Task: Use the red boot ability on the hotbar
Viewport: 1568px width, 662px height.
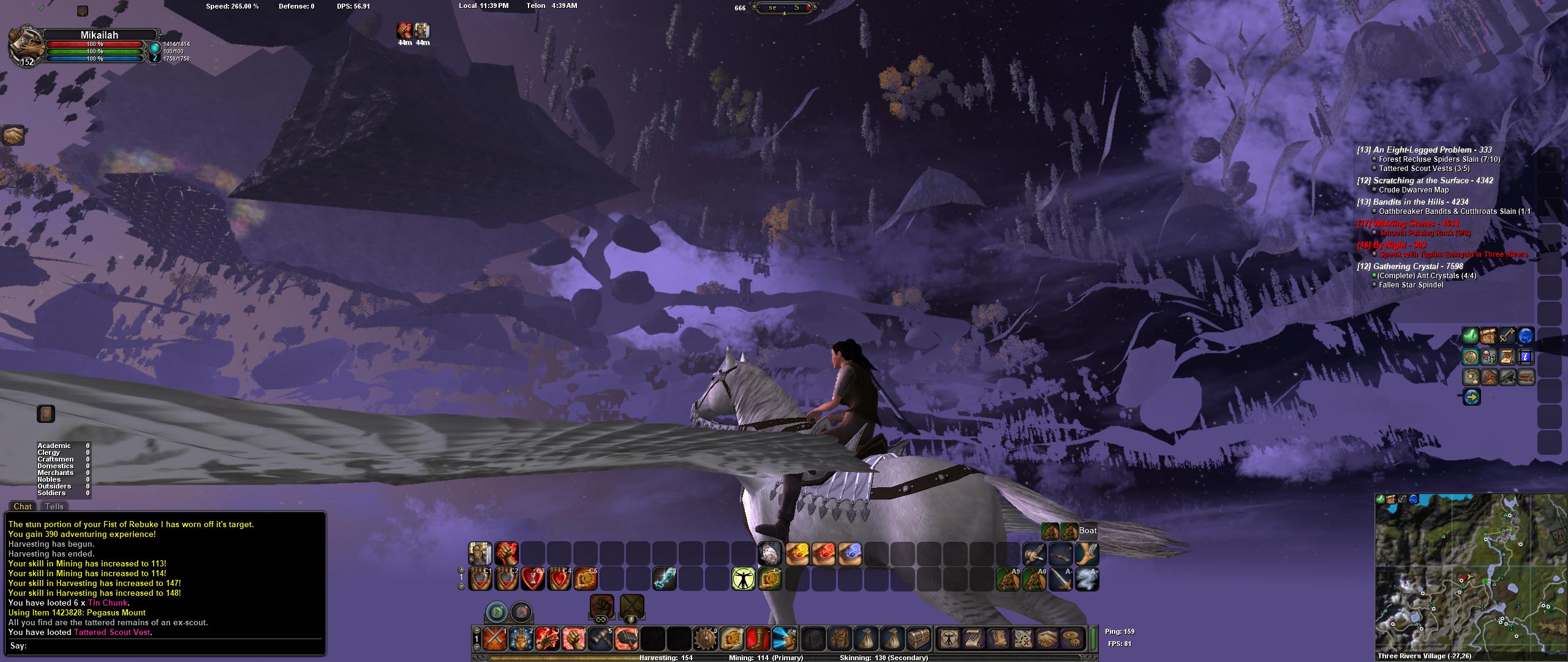Action: (758, 639)
